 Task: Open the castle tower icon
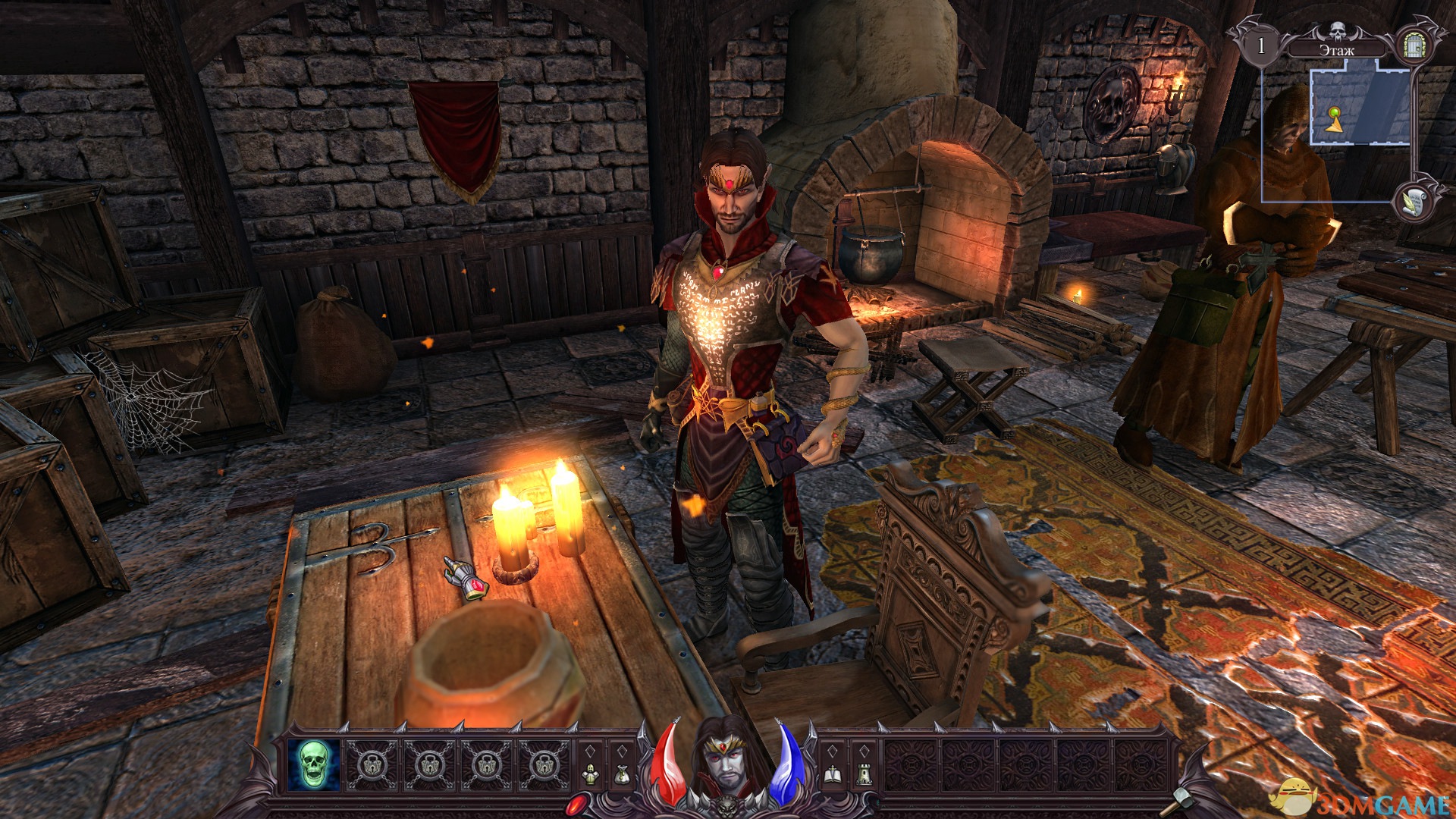pos(864,773)
